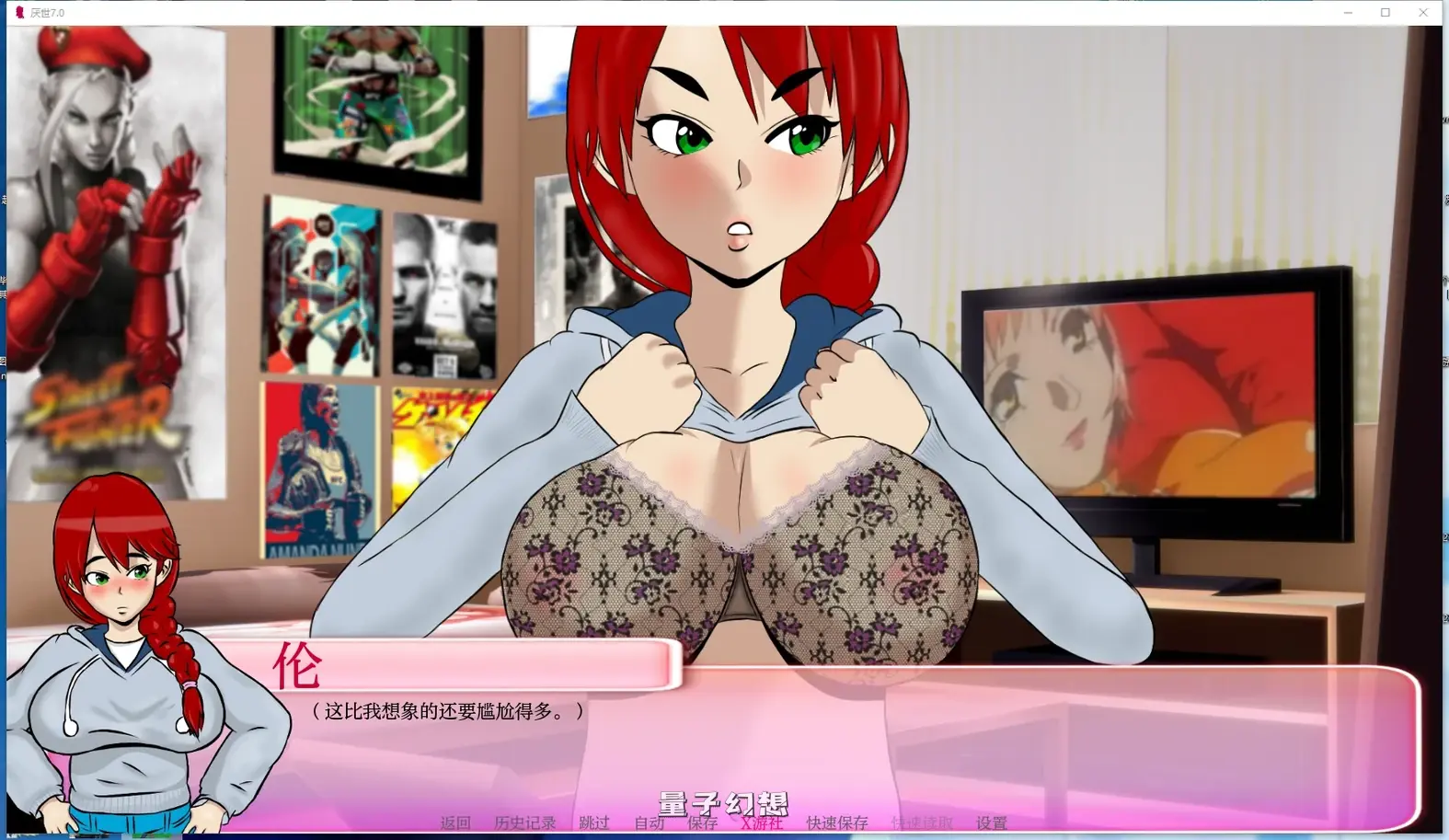This screenshot has width=1449, height=840.
Task: Click the grayed 快速读取 quick load option
Action: (x=920, y=823)
